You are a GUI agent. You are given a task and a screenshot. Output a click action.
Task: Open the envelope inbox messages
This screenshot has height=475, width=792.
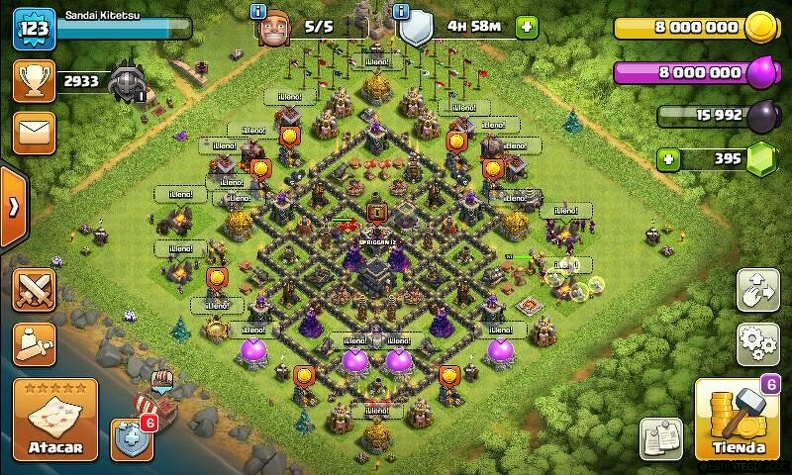34,133
